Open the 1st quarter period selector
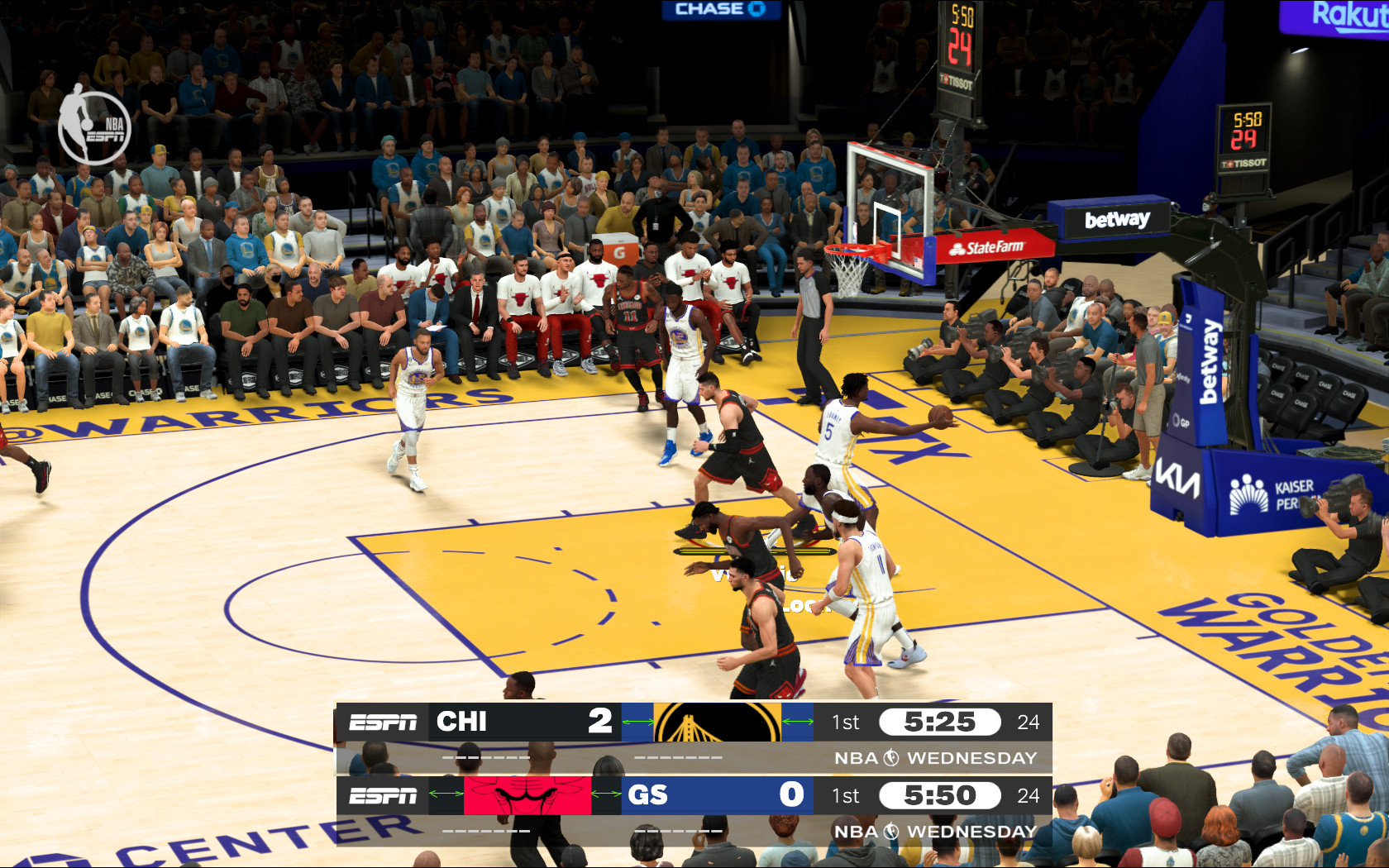Image resolution: width=1389 pixels, height=868 pixels. coord(845,722)
